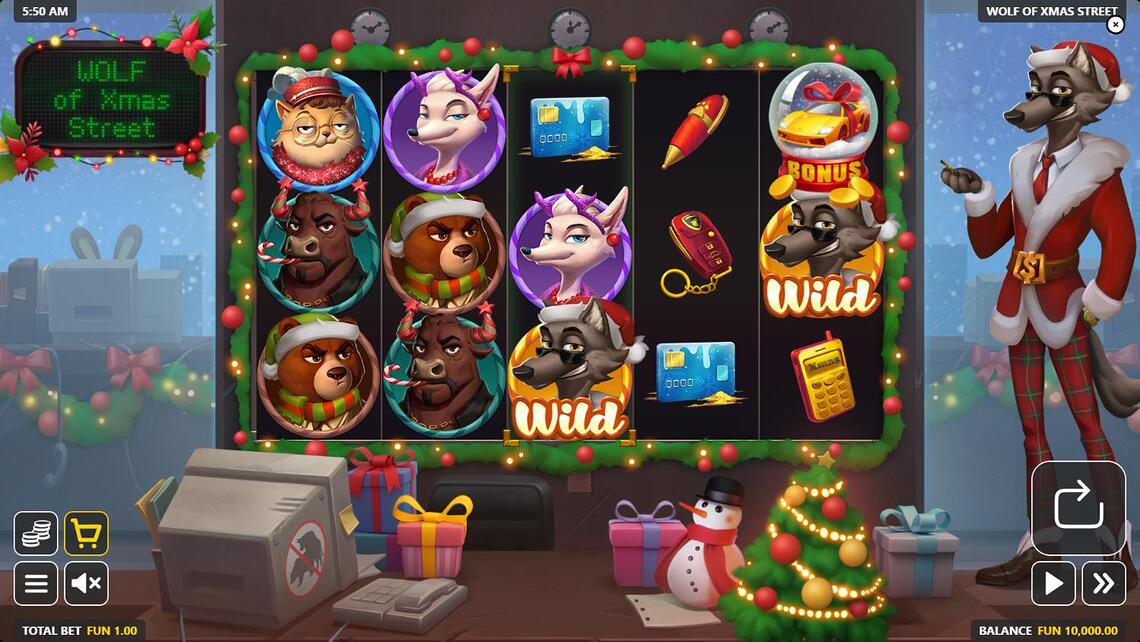This screenshot has height=642, width=1140.
Task: Enable turbo spin with the fast-forward button
Action: click(1103, 583)
